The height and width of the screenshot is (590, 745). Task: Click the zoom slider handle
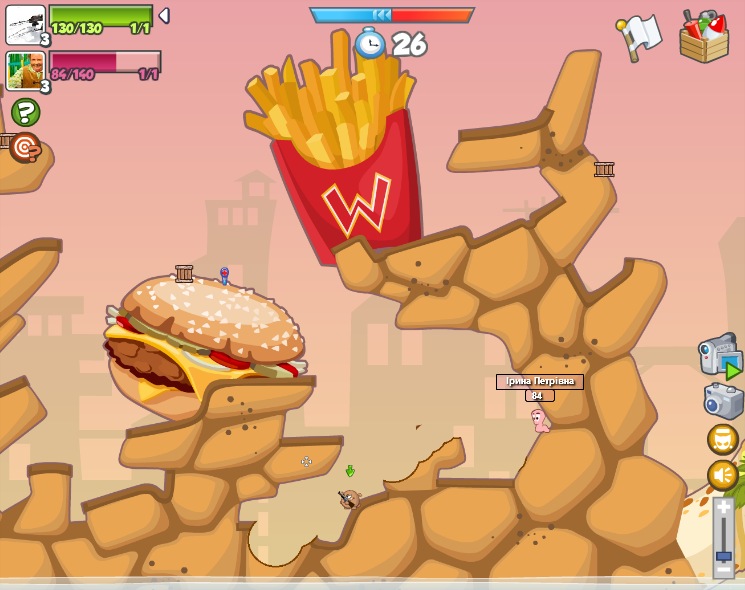(723, 555)
